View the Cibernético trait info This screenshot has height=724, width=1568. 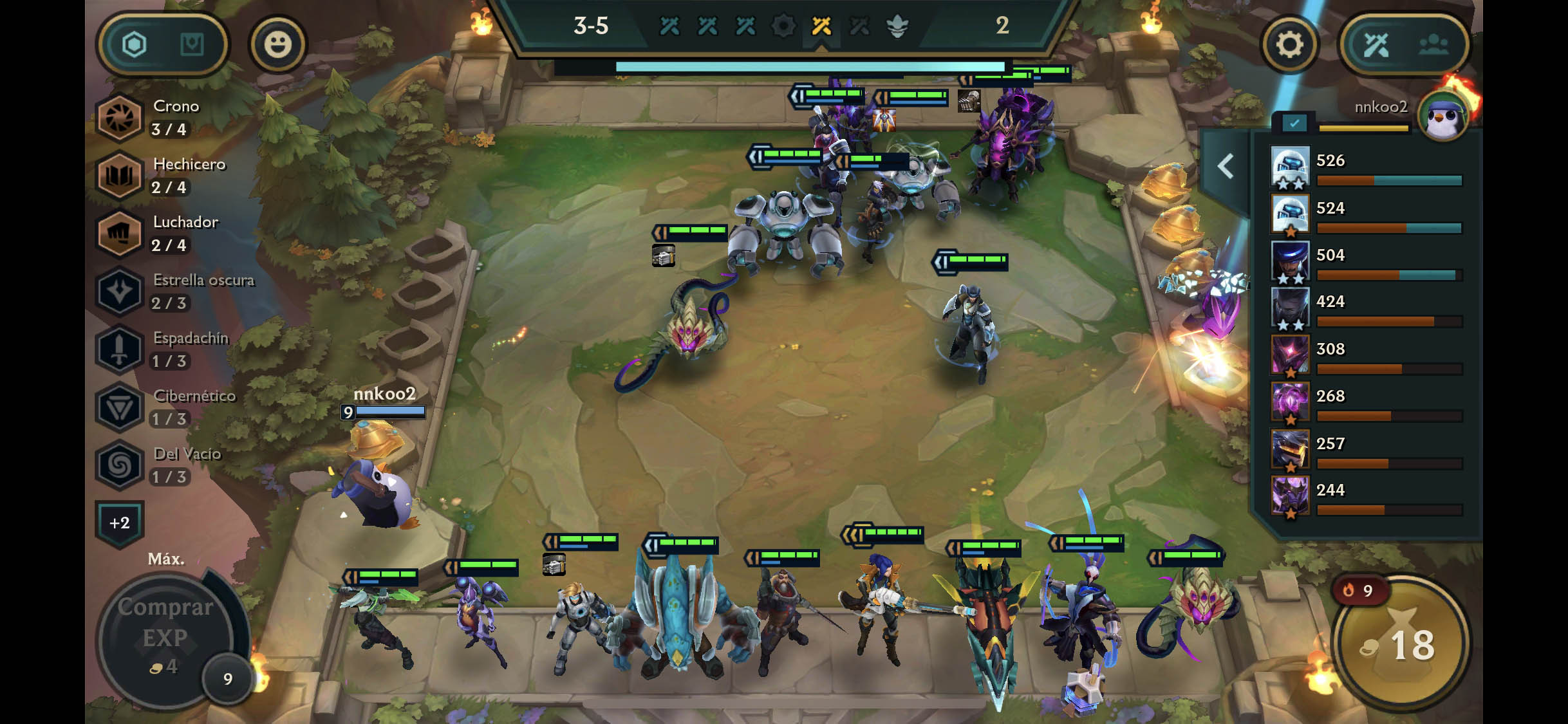tap(120, 407)
